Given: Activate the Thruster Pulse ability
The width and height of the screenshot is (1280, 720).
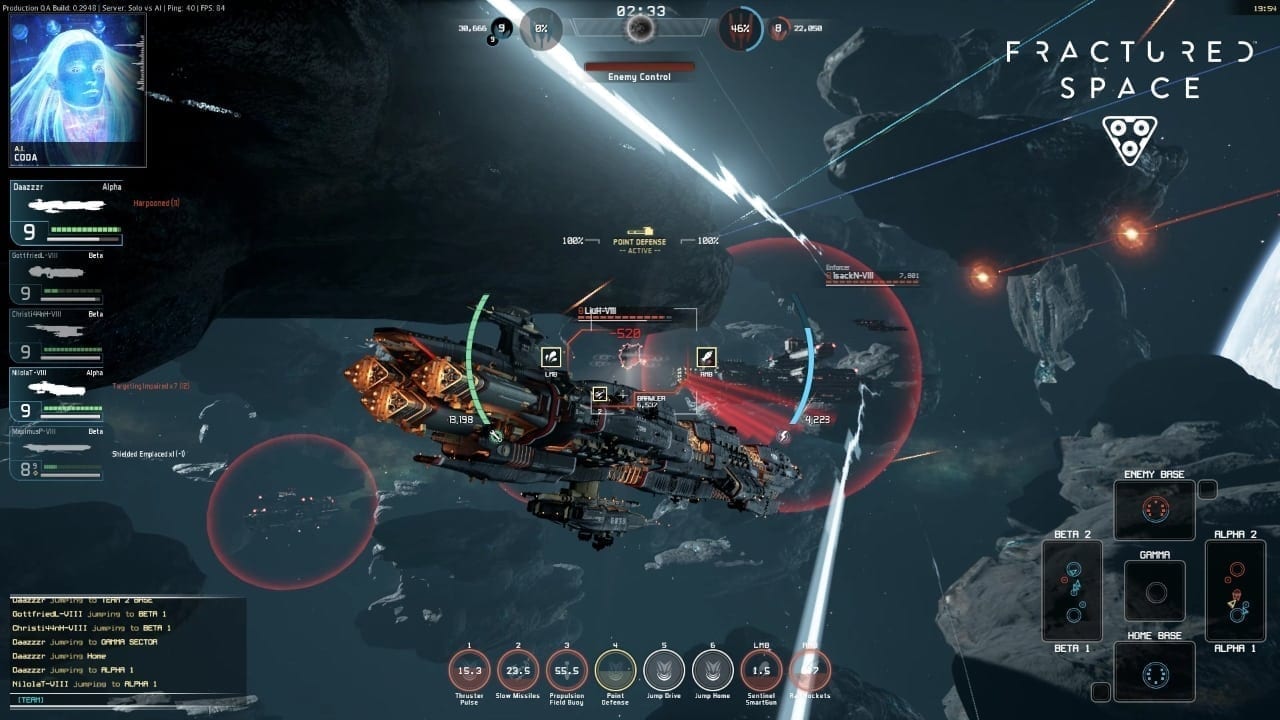Looking at the screenshot, I should [469, 670].
